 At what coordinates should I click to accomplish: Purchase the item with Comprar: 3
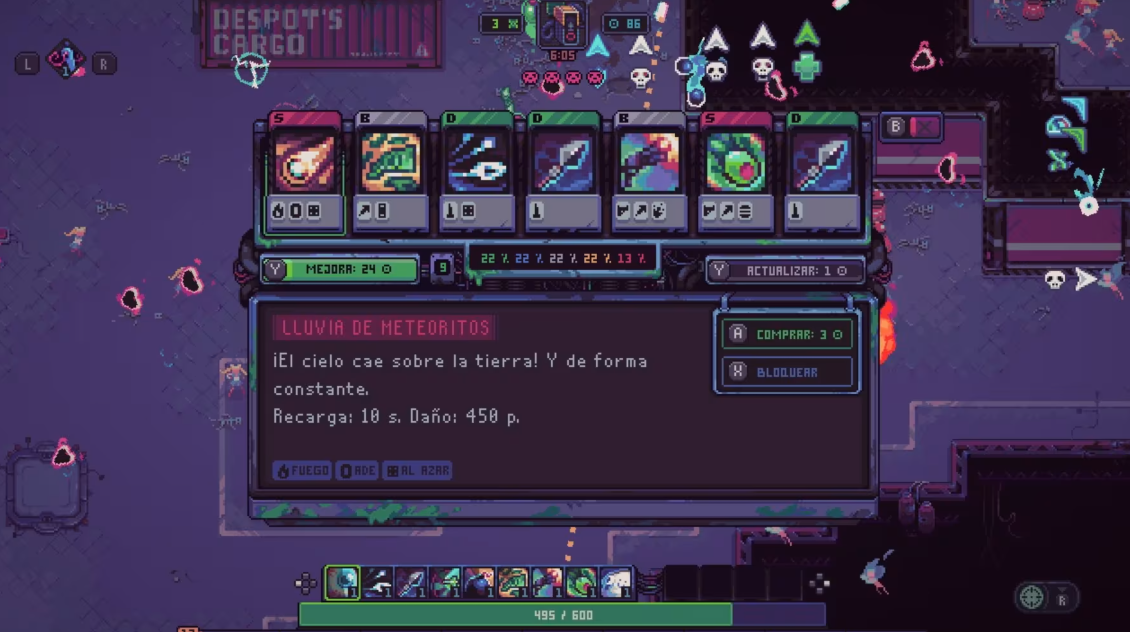(x=788, y=334)
